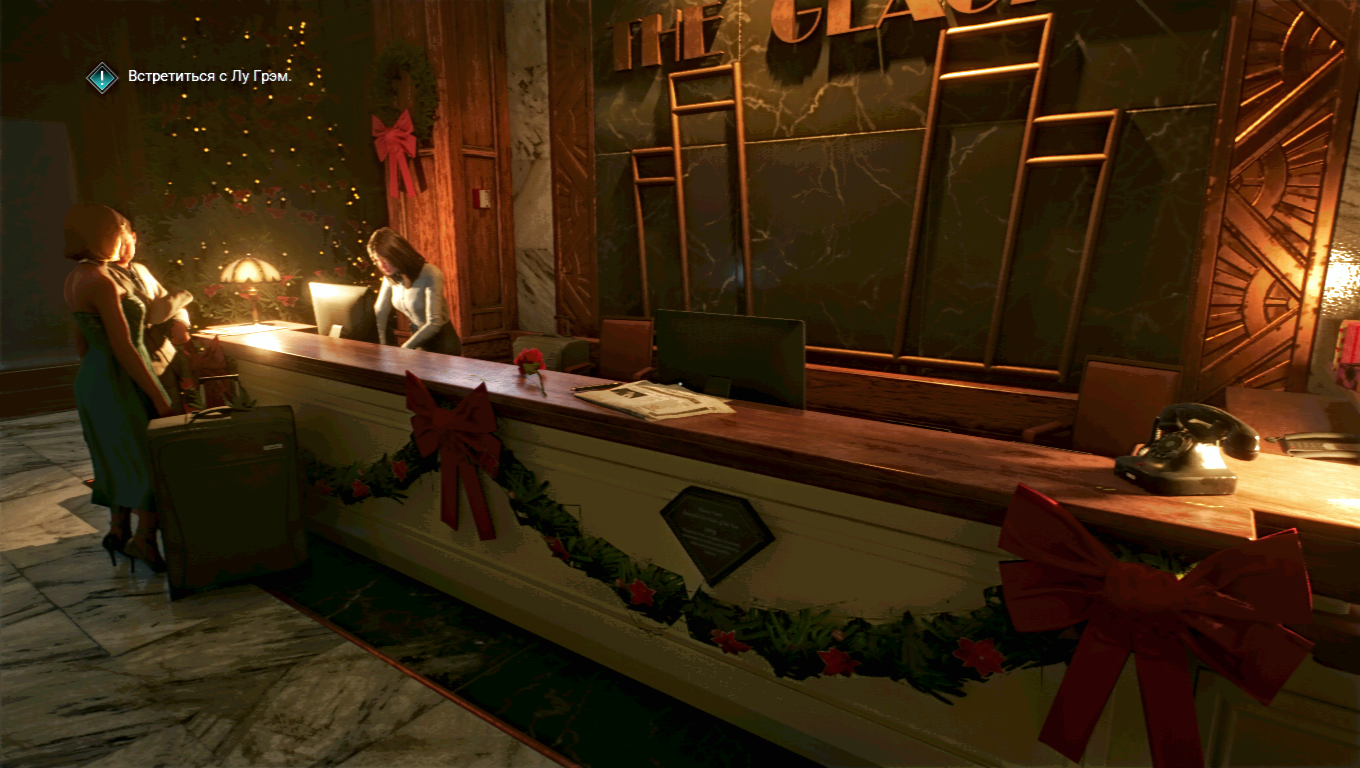Select the objective text about meeting Лу Грэм
This screenshot has height=768, width=1360.
210,77
